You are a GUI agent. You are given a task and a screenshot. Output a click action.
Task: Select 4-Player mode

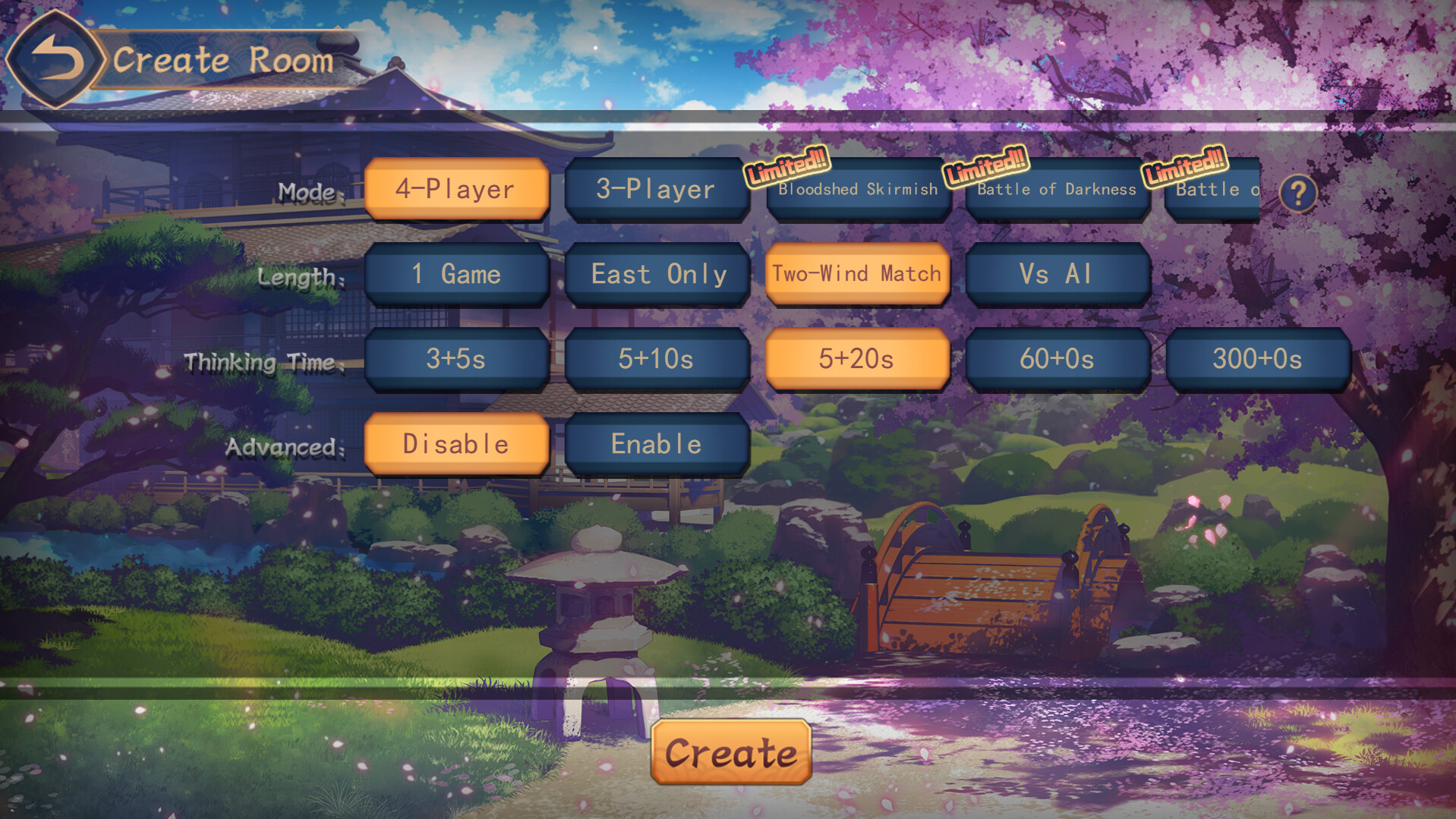[456, 189]
